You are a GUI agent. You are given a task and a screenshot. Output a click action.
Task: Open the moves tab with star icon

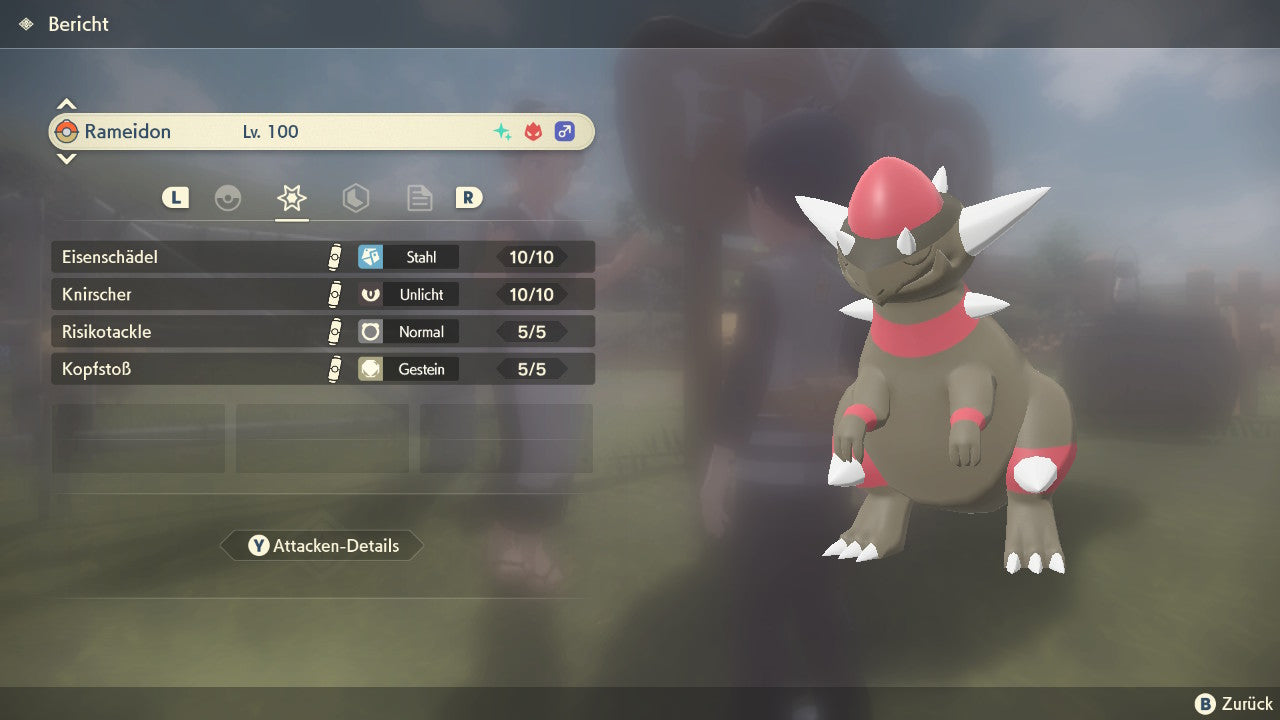click(x=291, y=198)
